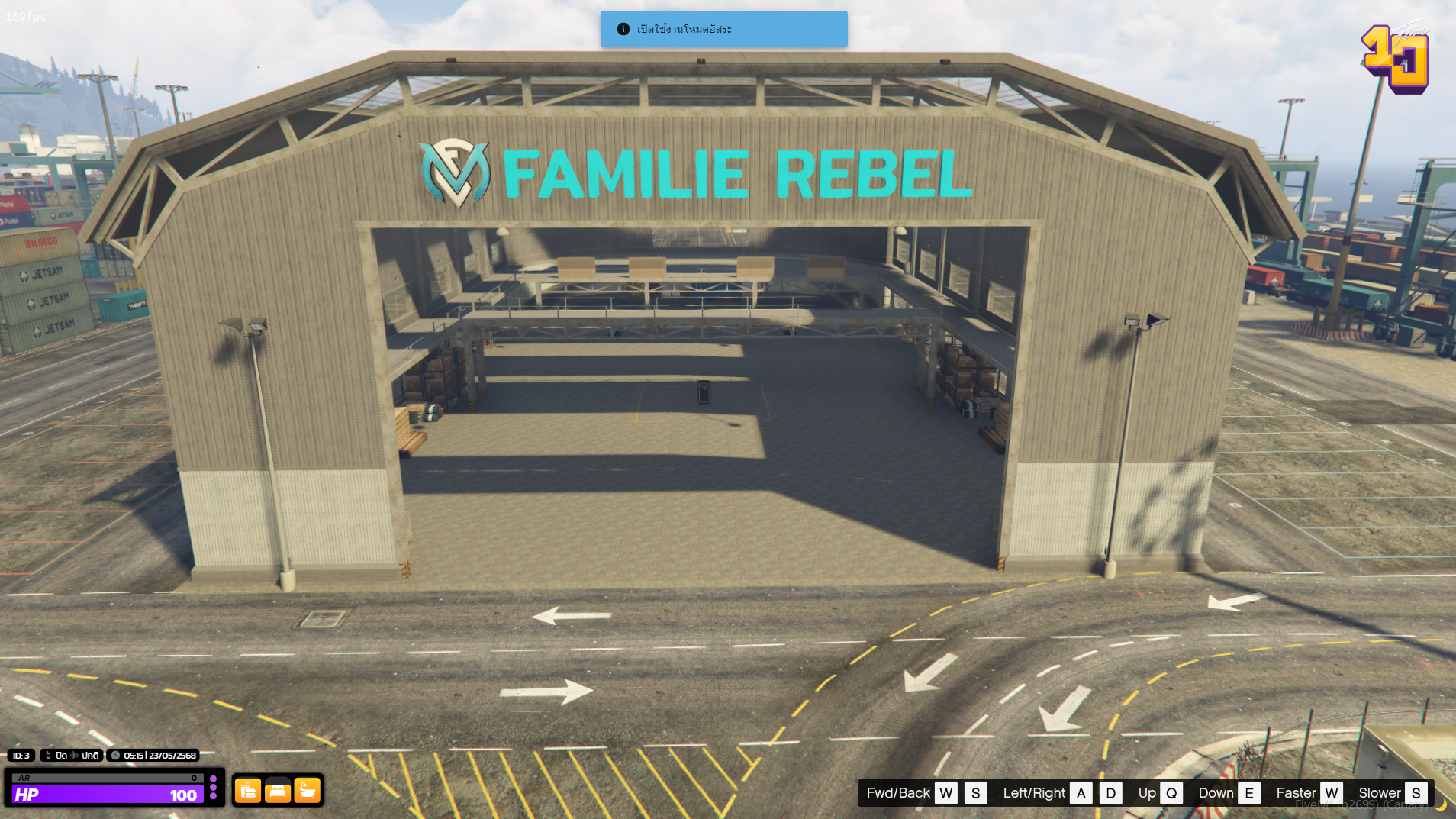Toggle the radio off indicator labeled ปิด
The height and width of the screenshot is (819, 1456).
(x=60, y=756)
